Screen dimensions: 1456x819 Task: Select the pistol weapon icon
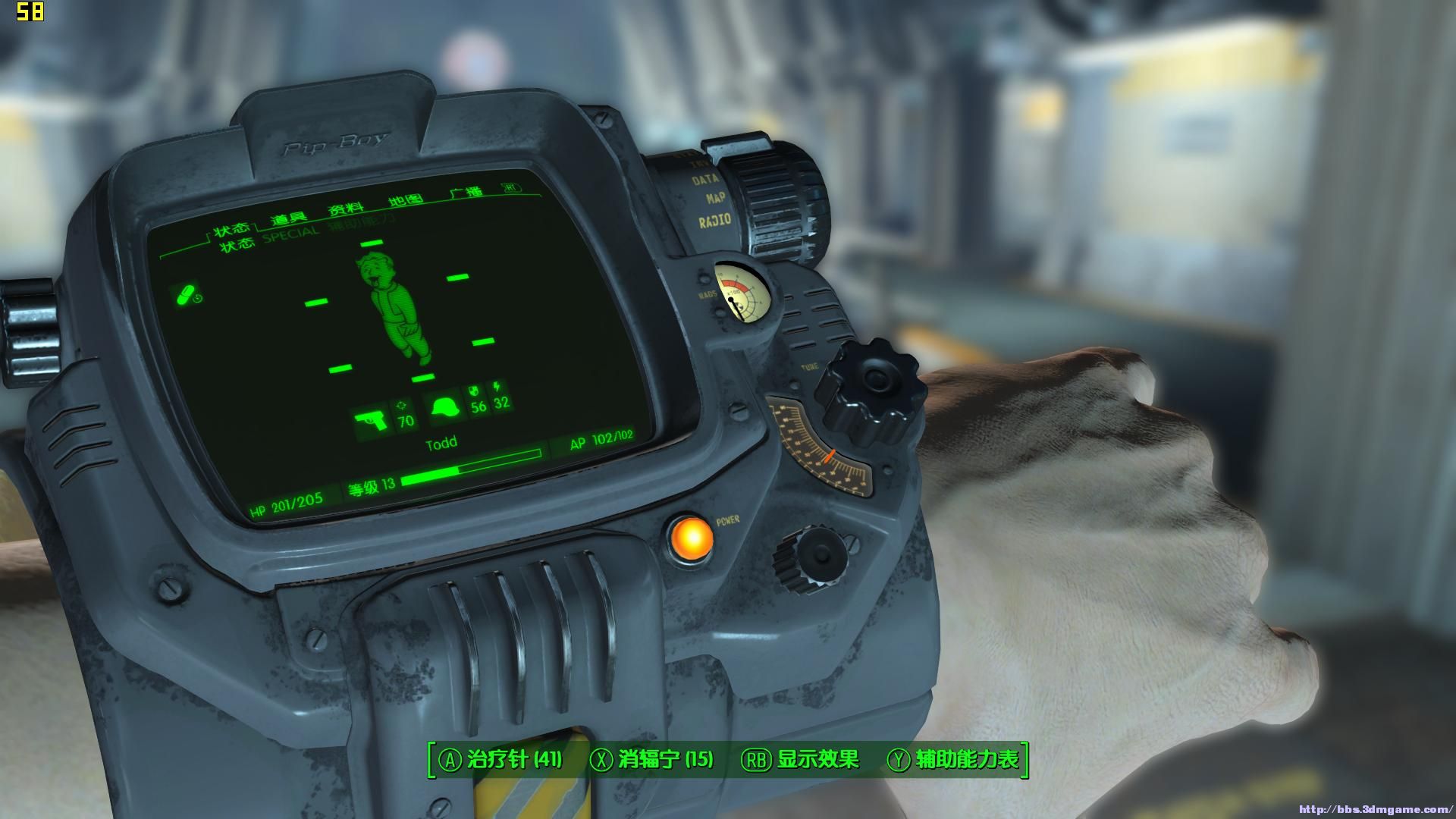pos(371,419)
